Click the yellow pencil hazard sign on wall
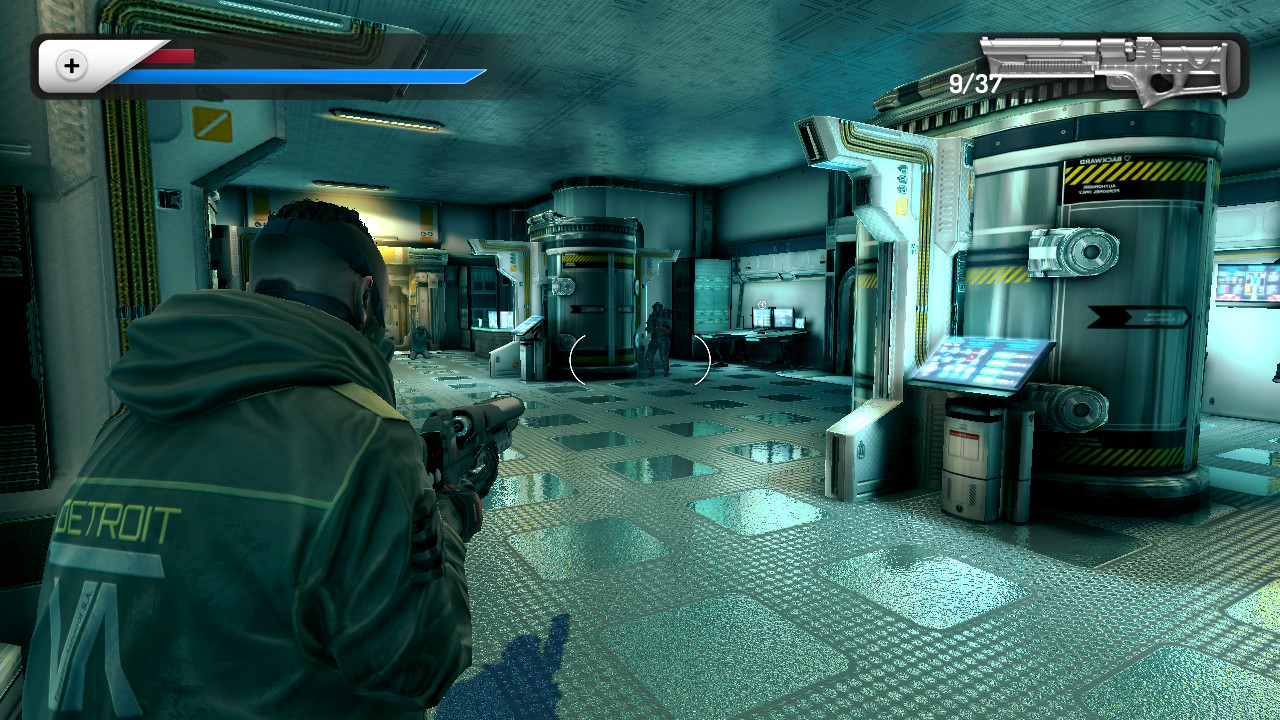 (x=211, y=125)
